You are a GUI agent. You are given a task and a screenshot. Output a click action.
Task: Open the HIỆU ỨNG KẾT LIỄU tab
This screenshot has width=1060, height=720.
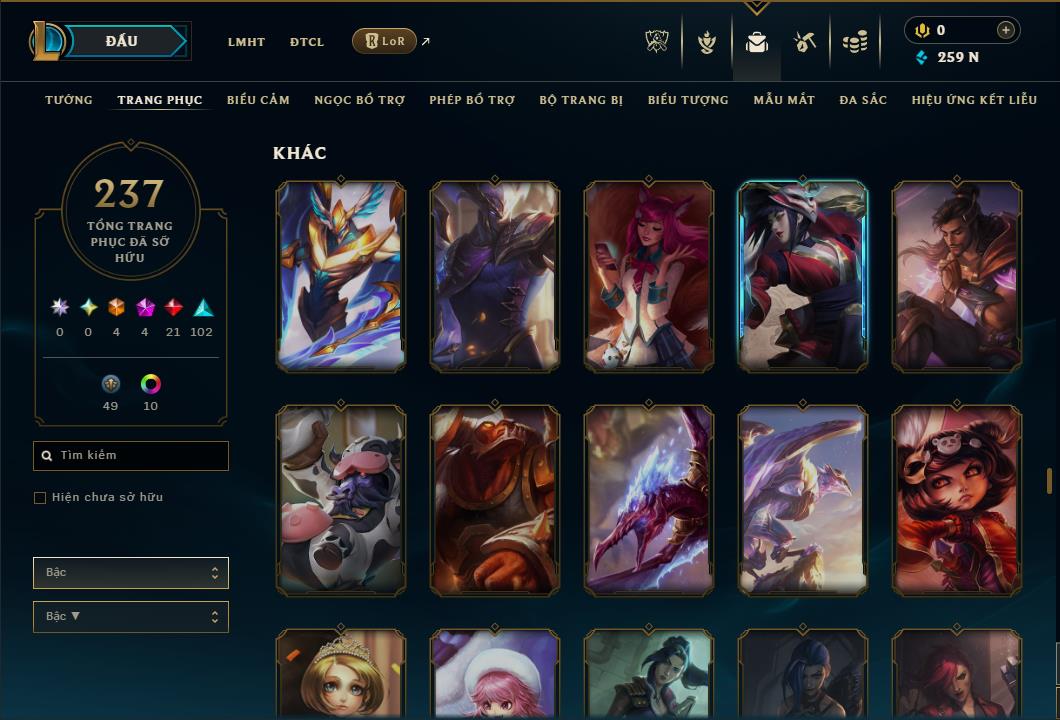click(x=974, y=100)
